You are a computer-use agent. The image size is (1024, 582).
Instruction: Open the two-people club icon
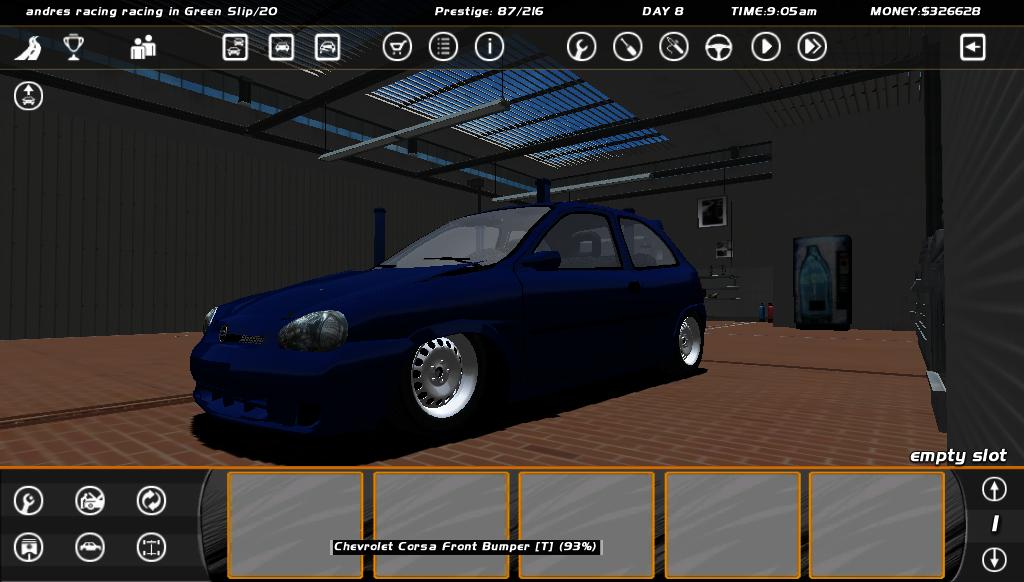pos(143,47)
